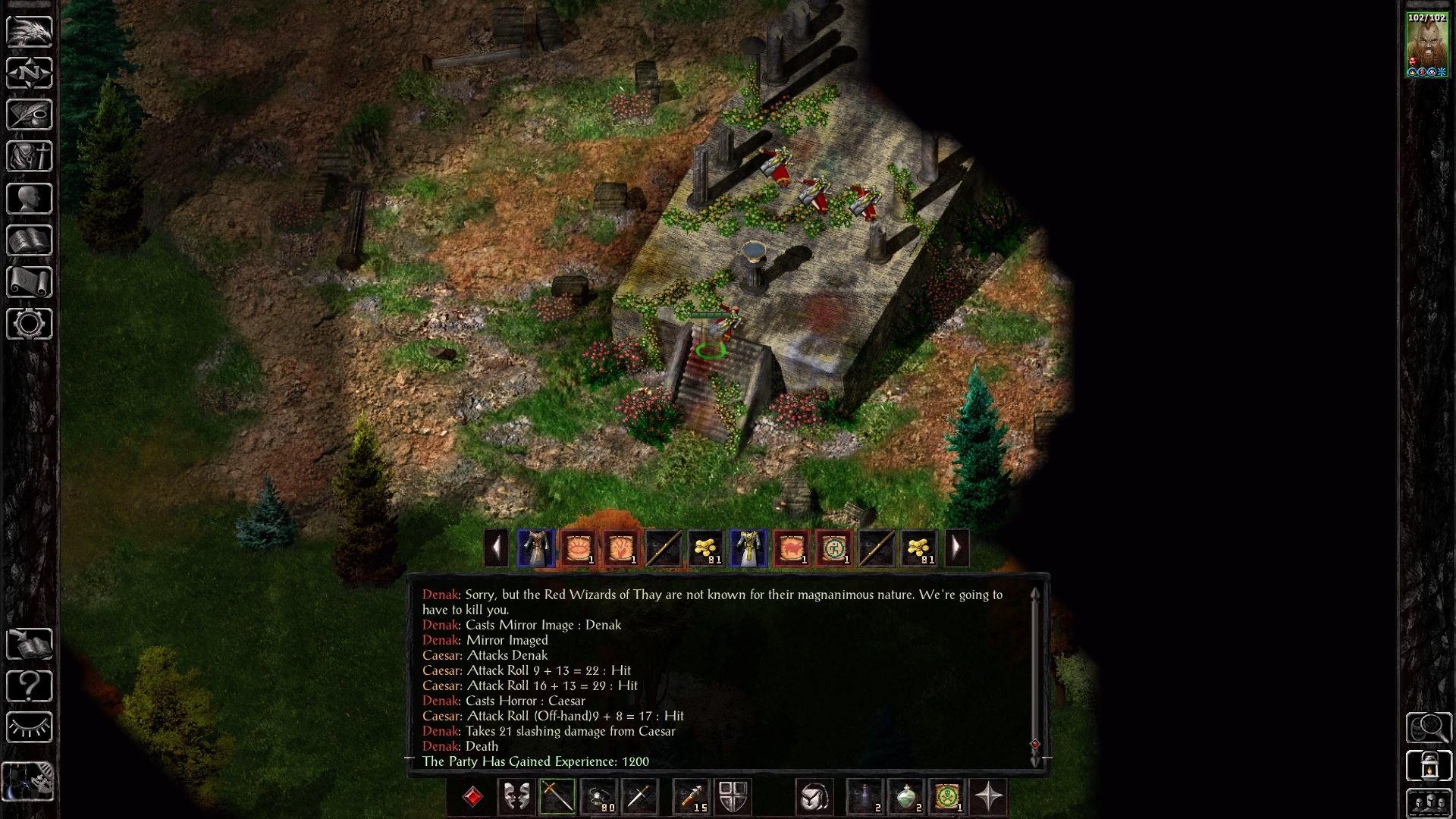The image size is (1456, 819).
Task: Select Caesar's character portrait
Action: point(1426,45)
